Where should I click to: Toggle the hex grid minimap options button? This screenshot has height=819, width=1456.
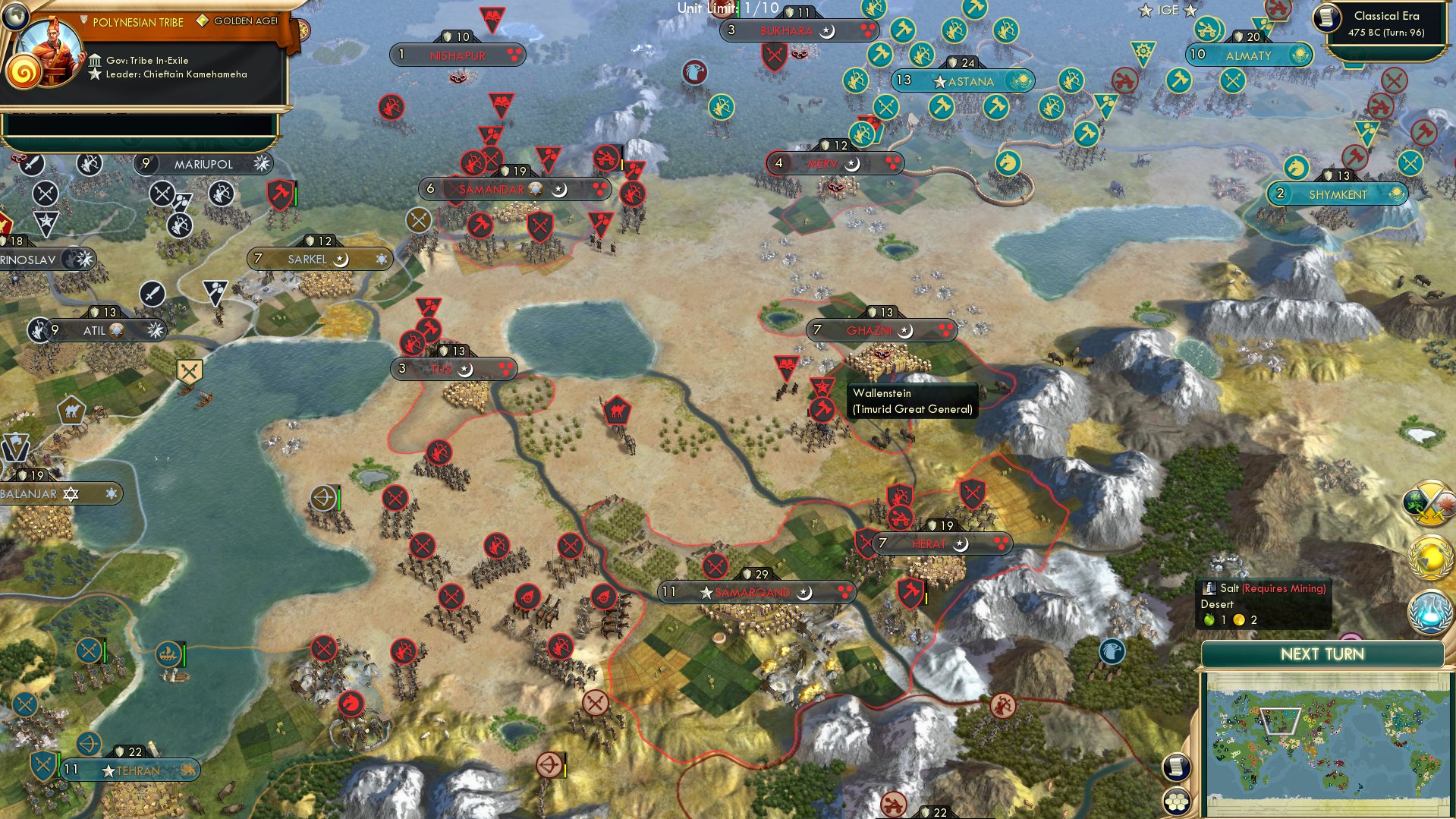coord(1176,801)
